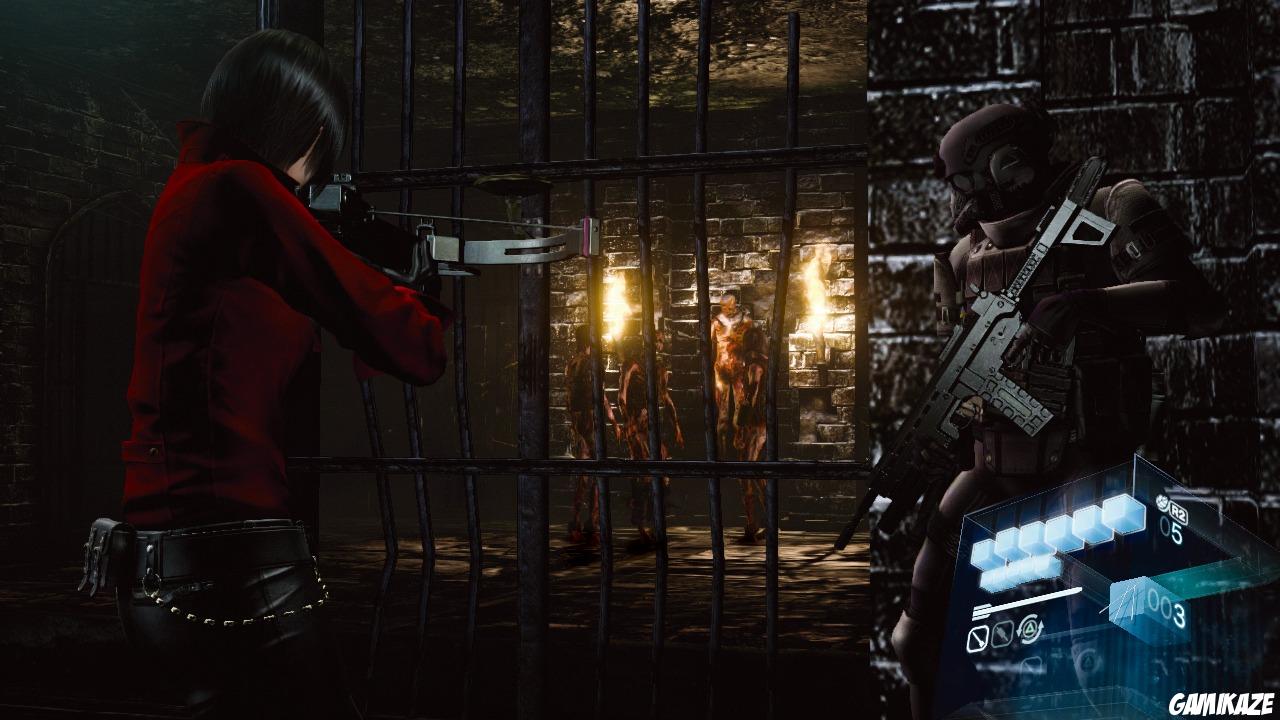This screenshot has width=1280, height=720.
Task: Click the R2 fire button prompt icon
Action: (x=1179, y=511)
